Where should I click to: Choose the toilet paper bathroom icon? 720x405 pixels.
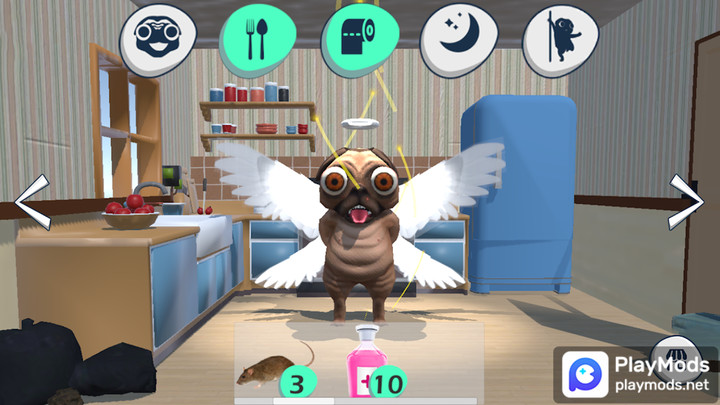(357, 38)
